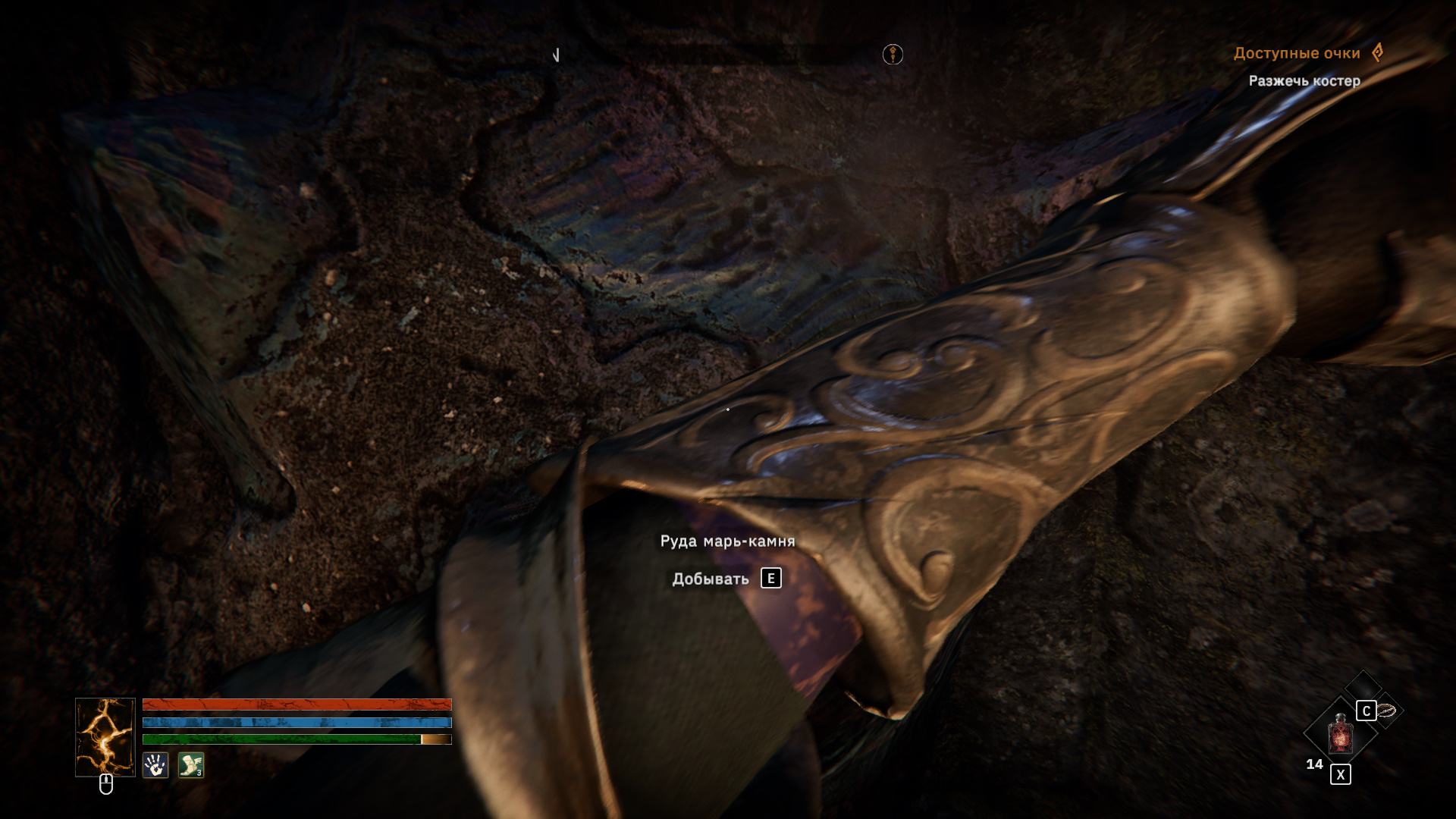The height and width of the screenshot is (819, 1456).
Task: Select the glowing cracked grimoire ability card
Action: 105,736
